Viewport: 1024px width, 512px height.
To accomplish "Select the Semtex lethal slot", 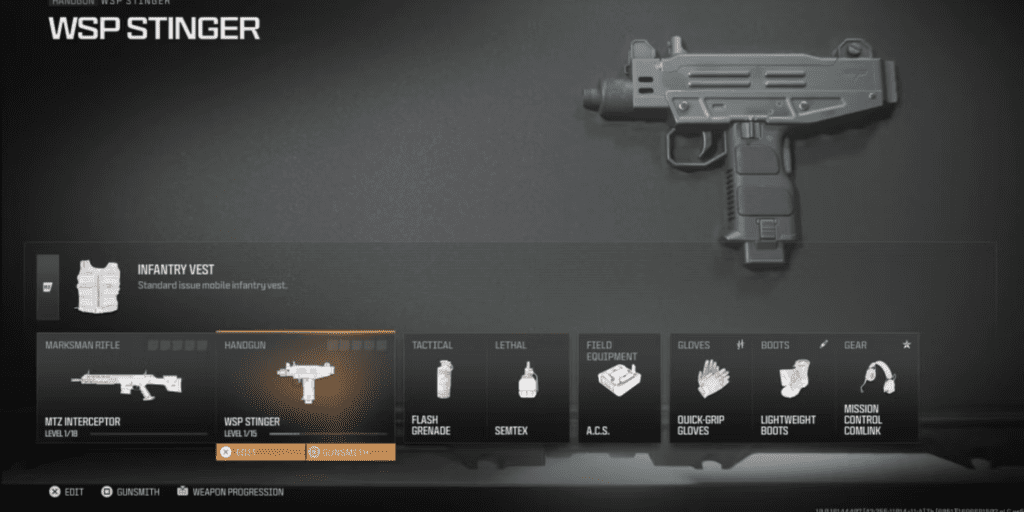I will click(x=528, y=387).
